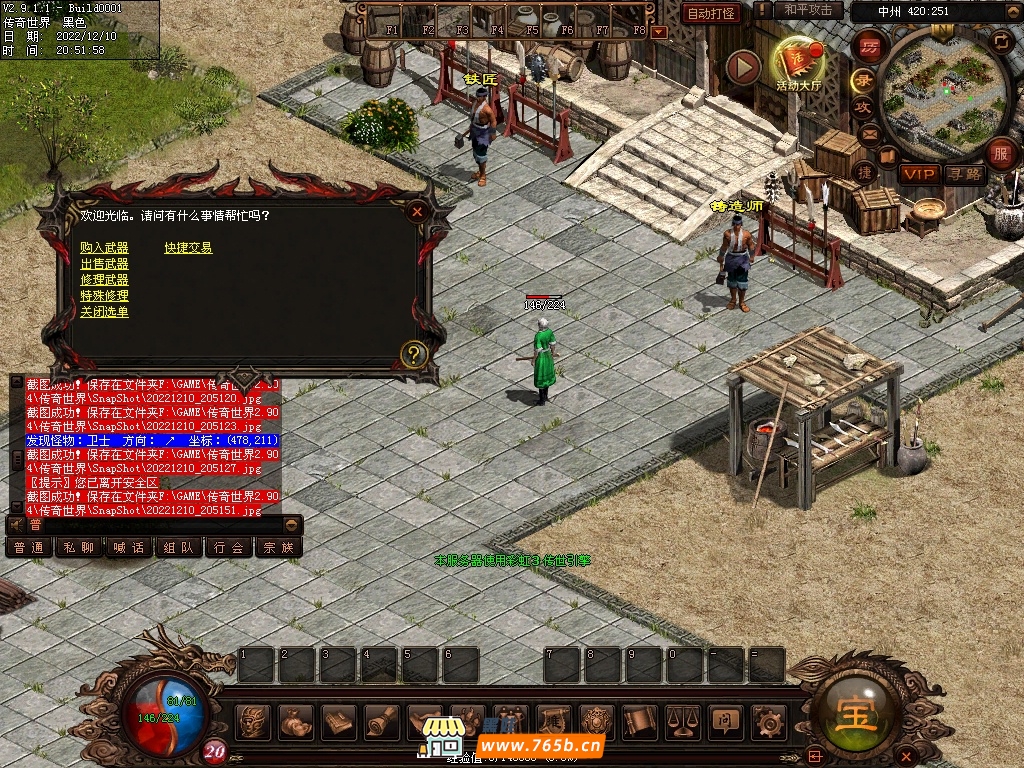Toggle the 自动打怪 auto-fight button
Viewport: 1024px width, 768px height.
point(711,13)
